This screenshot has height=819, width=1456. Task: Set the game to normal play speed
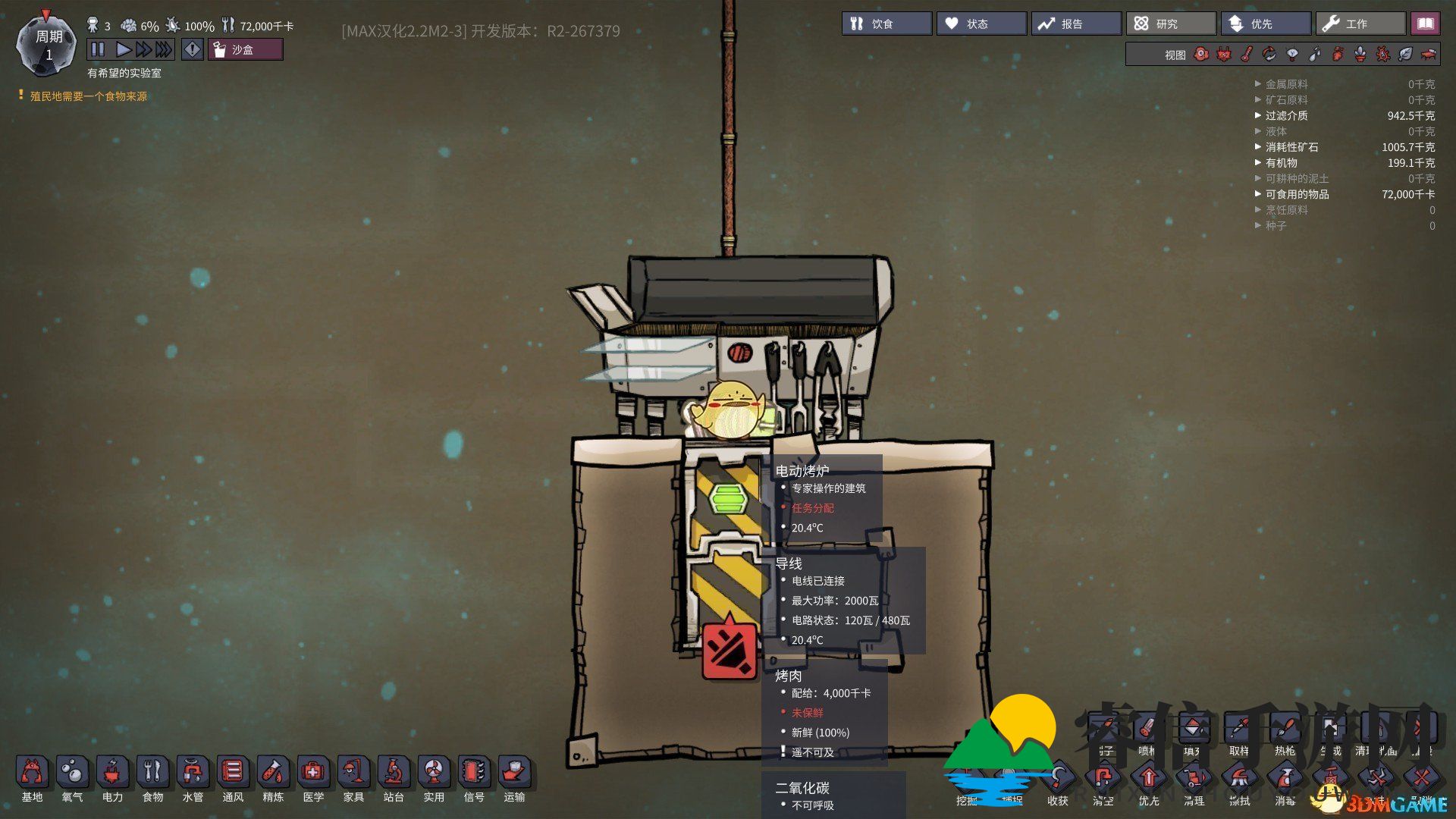[x=123, y=49]
